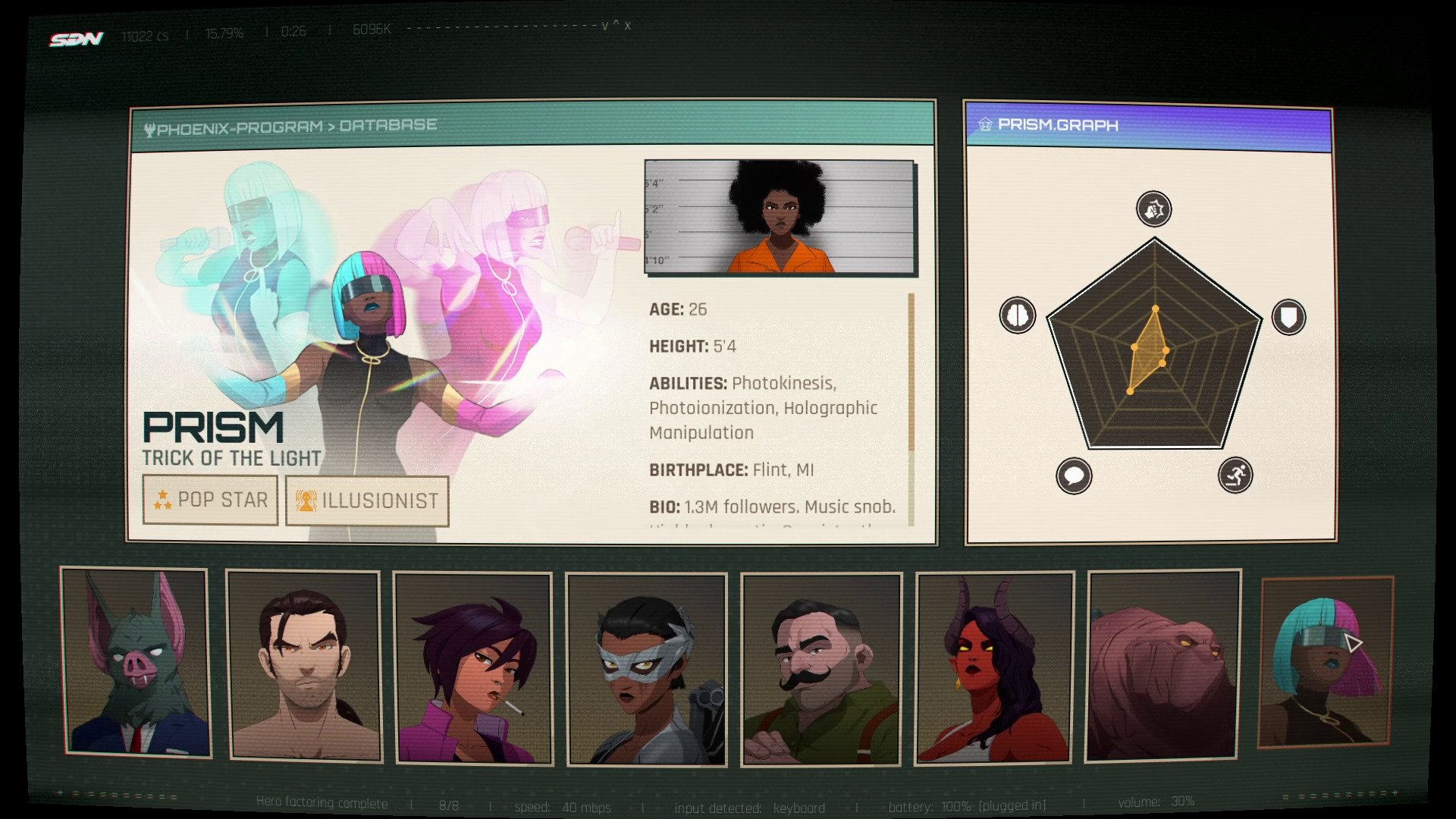The image size is (1456, 819).
Task: Close the terminal with the x
Action: [627, 27]
